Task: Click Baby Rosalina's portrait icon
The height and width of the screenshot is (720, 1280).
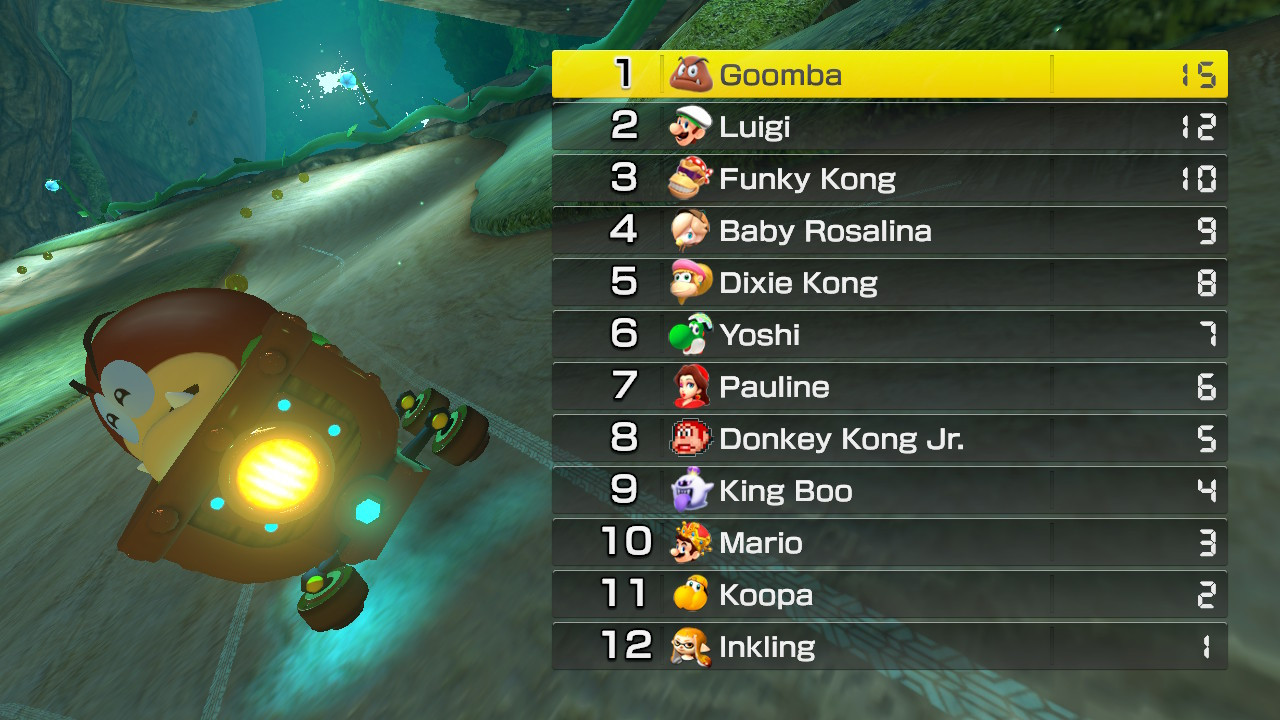Action: 687,230
